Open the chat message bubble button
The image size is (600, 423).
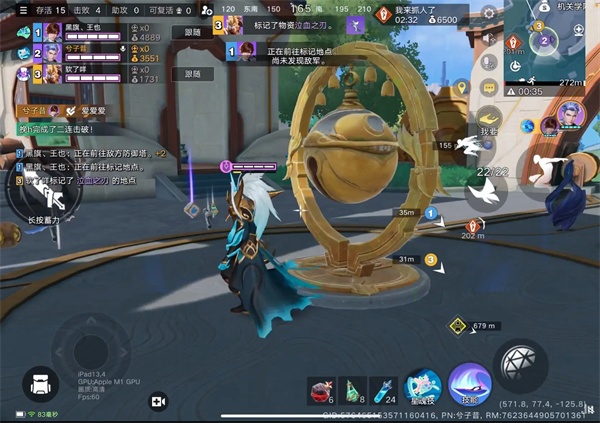tap(488, 87)
